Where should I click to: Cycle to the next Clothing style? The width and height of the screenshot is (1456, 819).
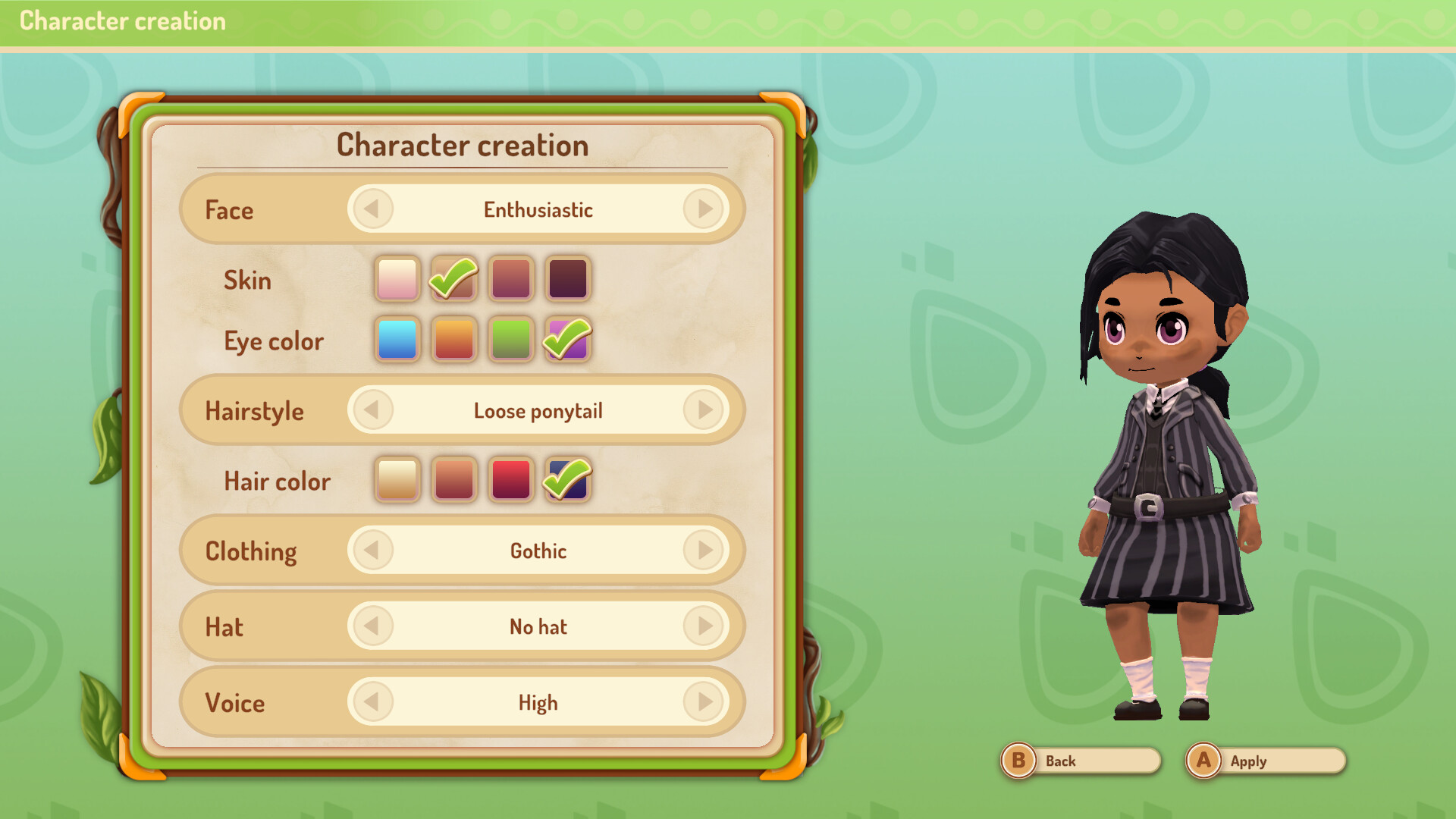tap(704, 551)
